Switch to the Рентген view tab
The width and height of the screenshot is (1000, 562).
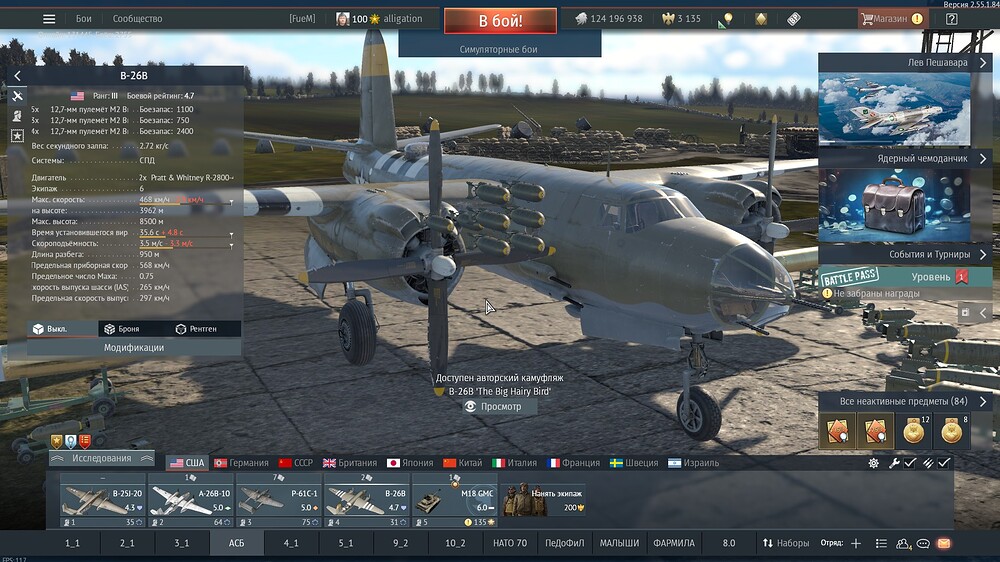pos(196,329)
